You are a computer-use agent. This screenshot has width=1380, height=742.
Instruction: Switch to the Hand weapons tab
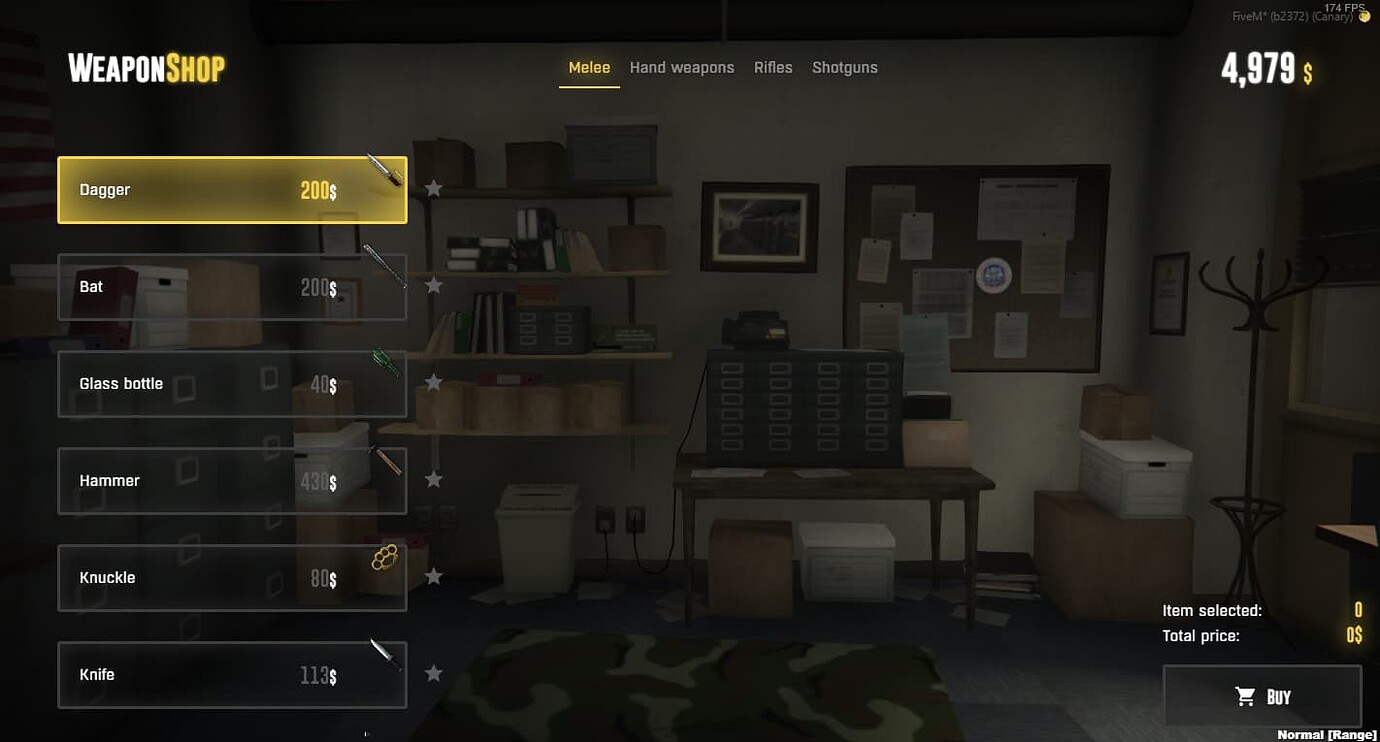pos(682,67)
